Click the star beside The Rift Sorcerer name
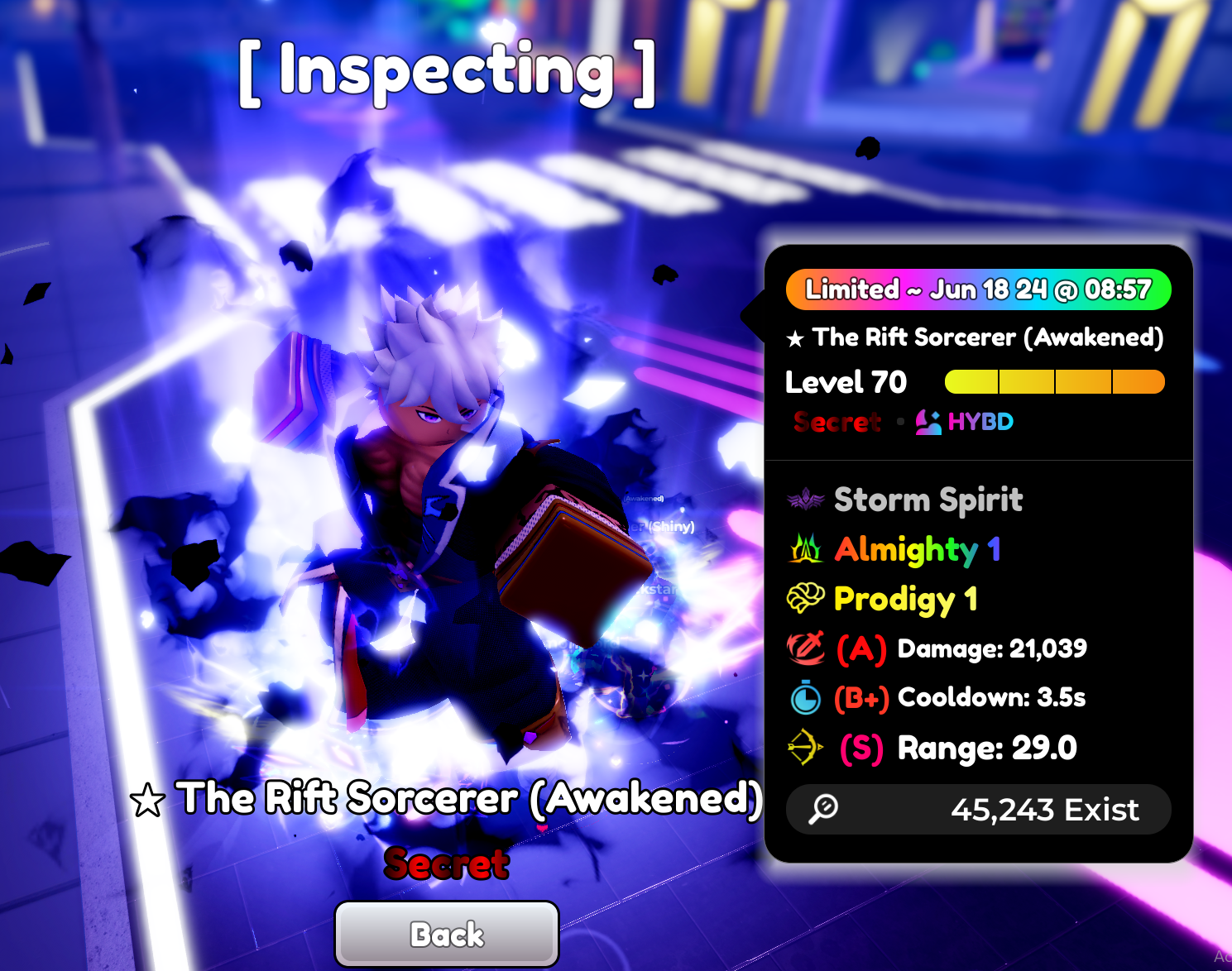This screenshot has width=1232, height=971. tap(793, 337)
